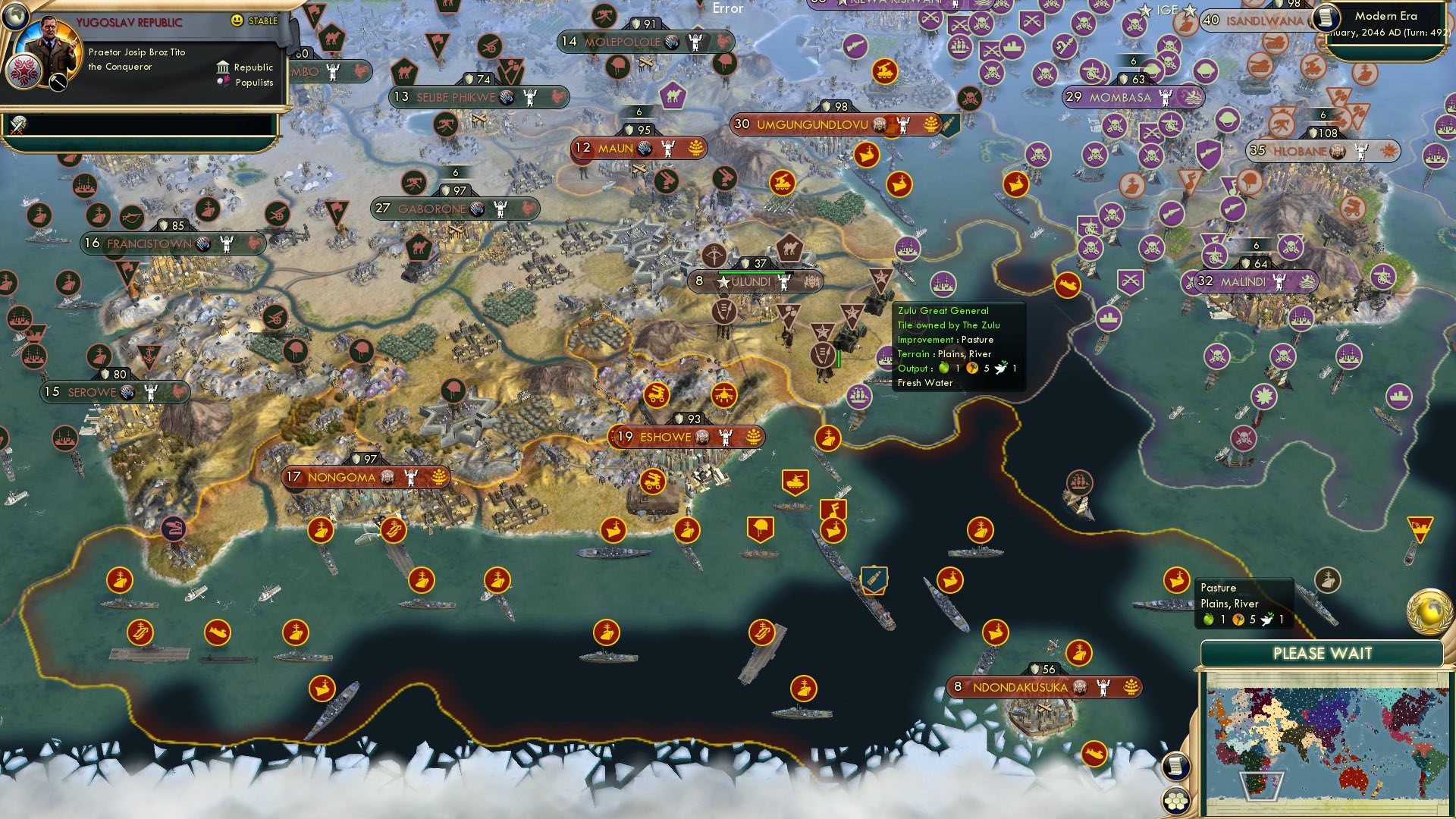Select the Zulu Great General unit flag

click(823, 353)
